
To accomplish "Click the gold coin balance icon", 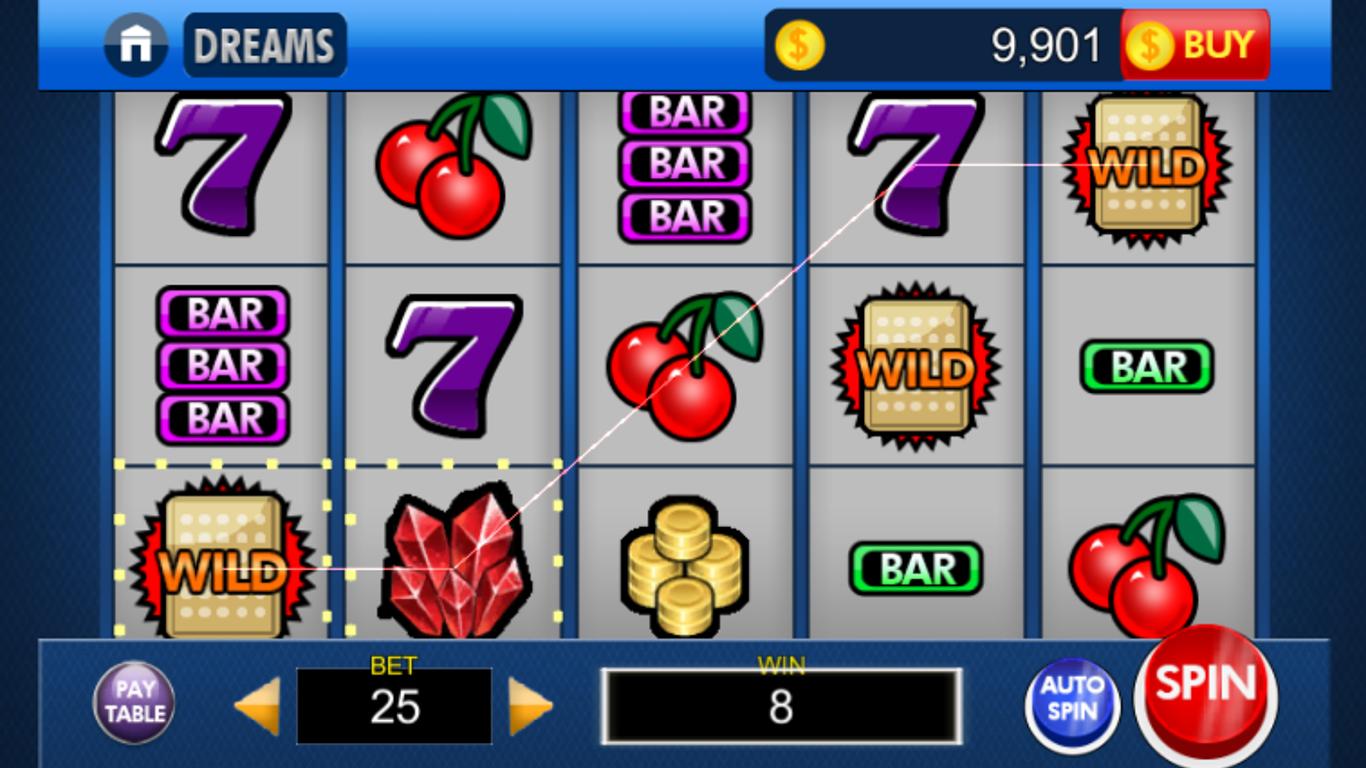I will click(x=797, y=44).
